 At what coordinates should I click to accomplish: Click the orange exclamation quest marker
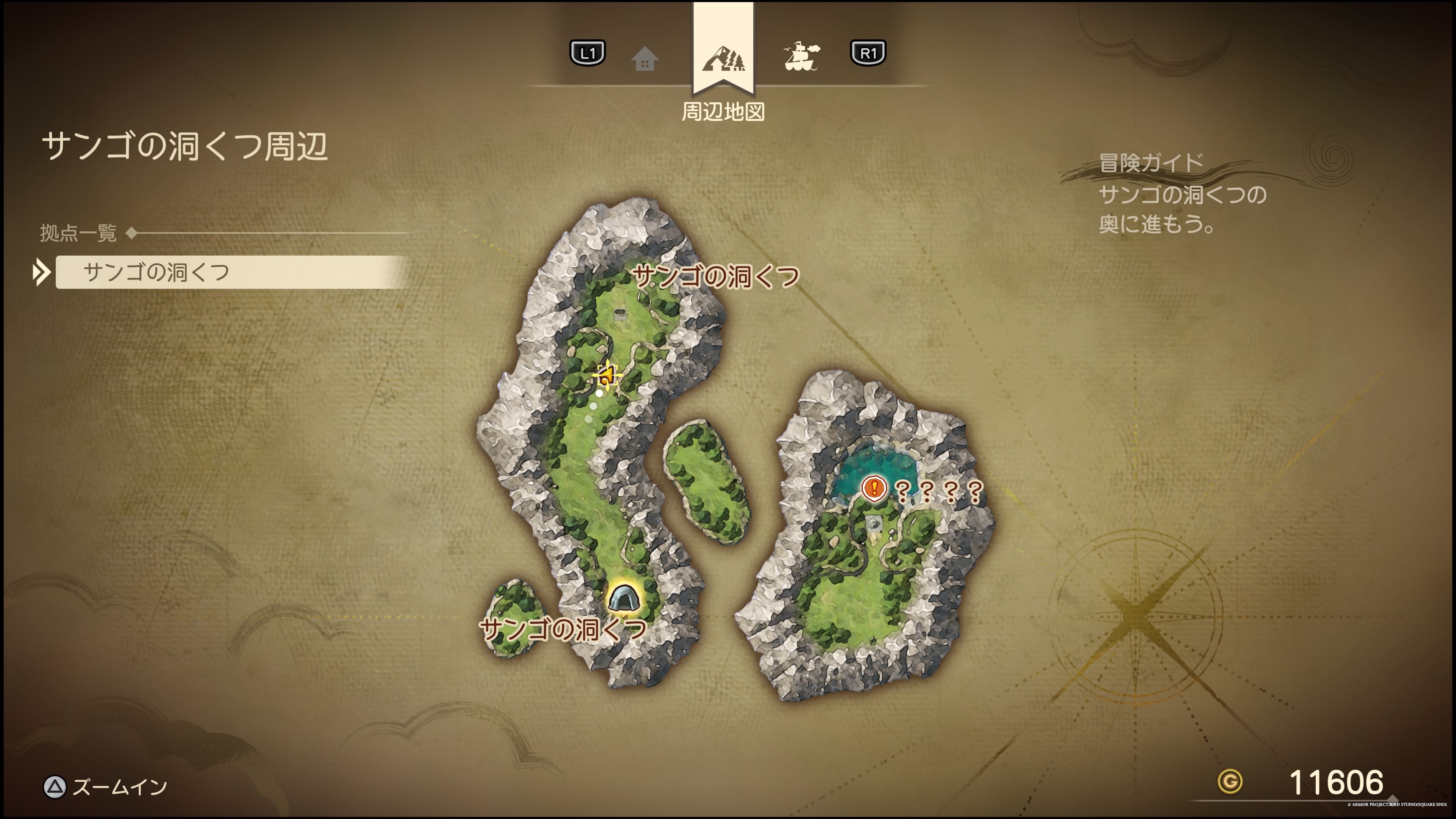tap(874, 488)
